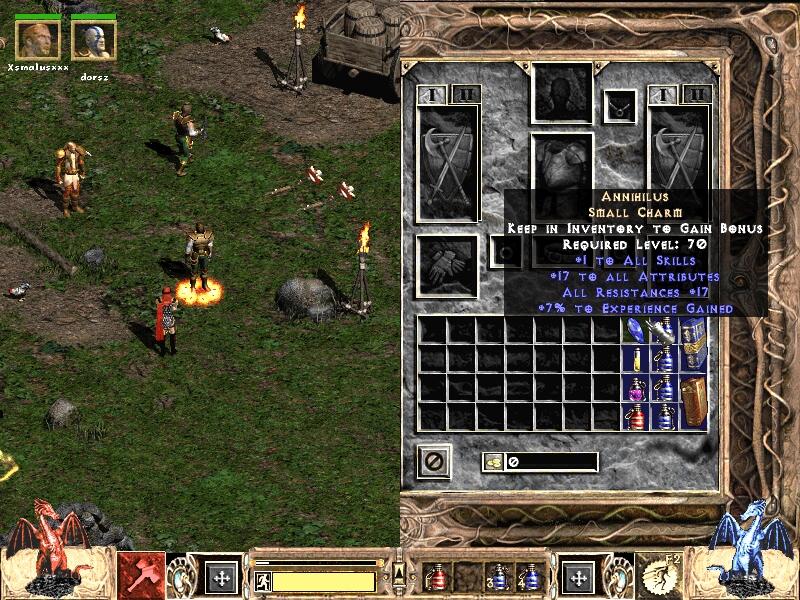
Task: Open the mini menu arrow button on bottom bar
Action: pyautogui.click(x=398, y=573)
